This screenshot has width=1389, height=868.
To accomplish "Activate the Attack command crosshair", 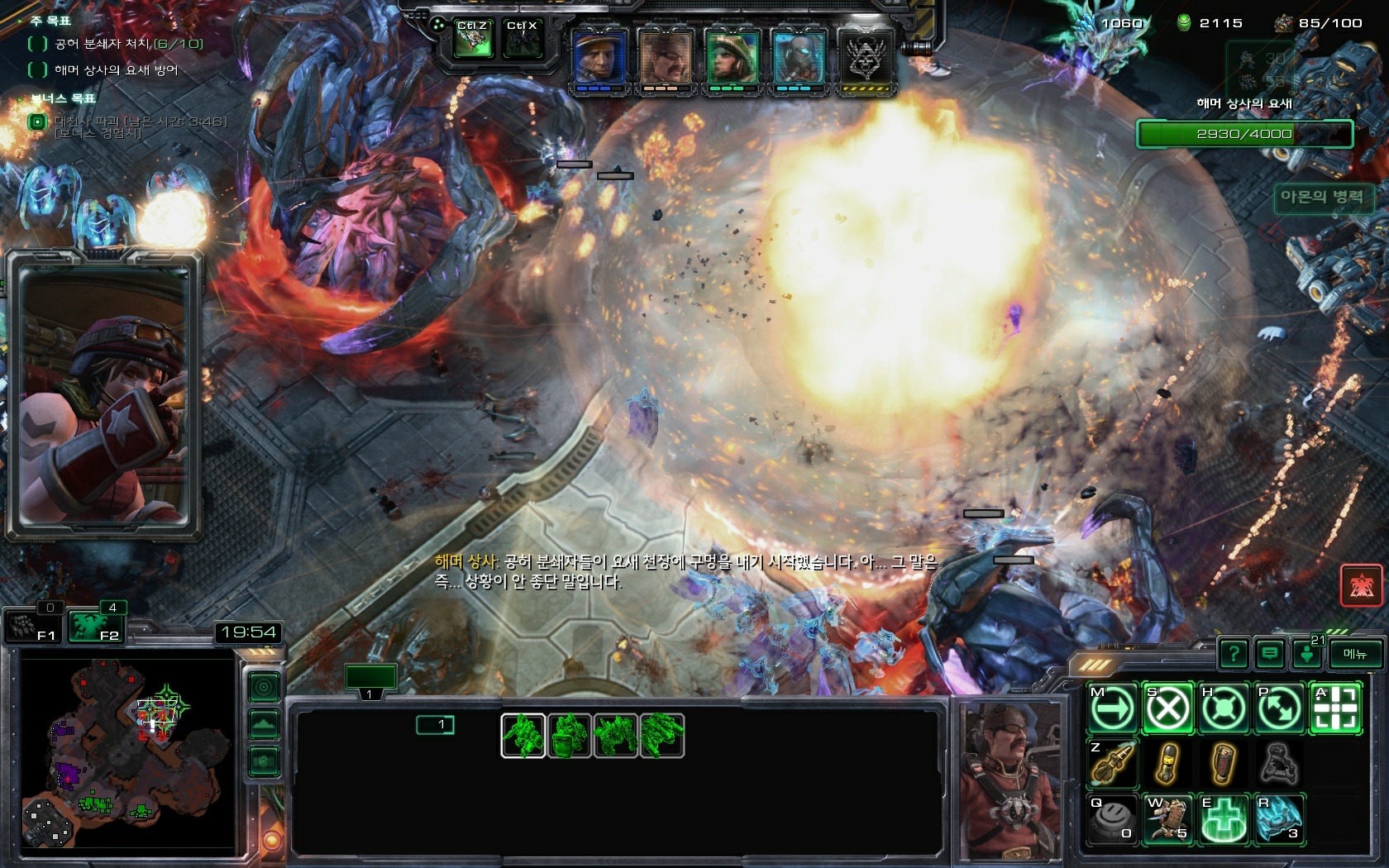I will pyautogui.click(x=1334, y=708).
